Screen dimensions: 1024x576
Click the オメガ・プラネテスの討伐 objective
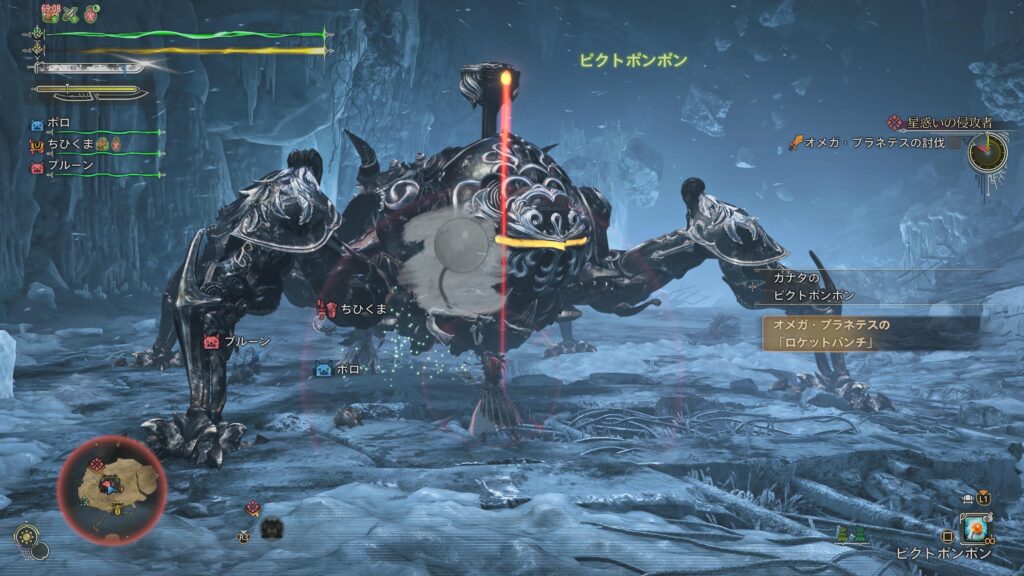870,142
